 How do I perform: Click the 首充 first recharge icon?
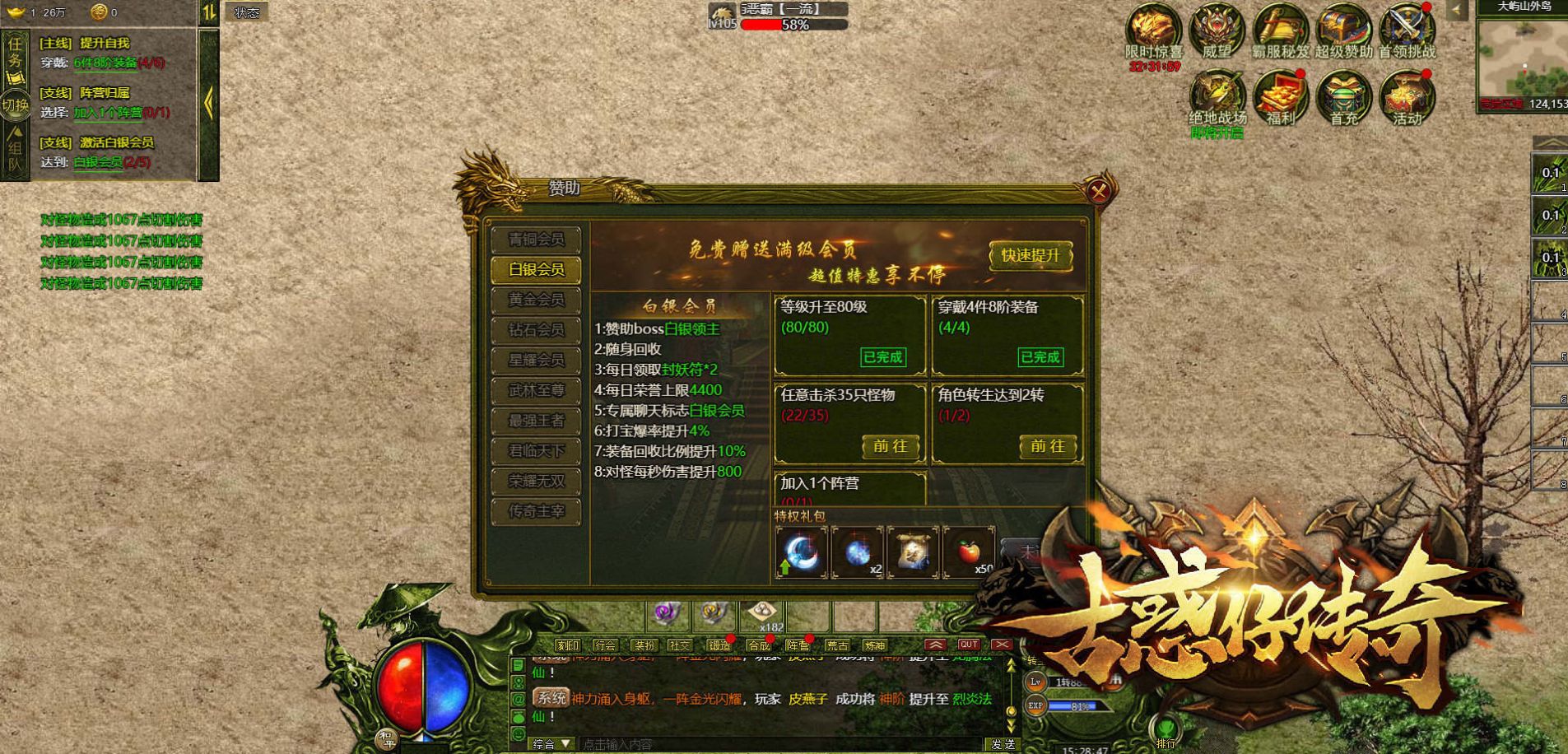(1343, 97)
